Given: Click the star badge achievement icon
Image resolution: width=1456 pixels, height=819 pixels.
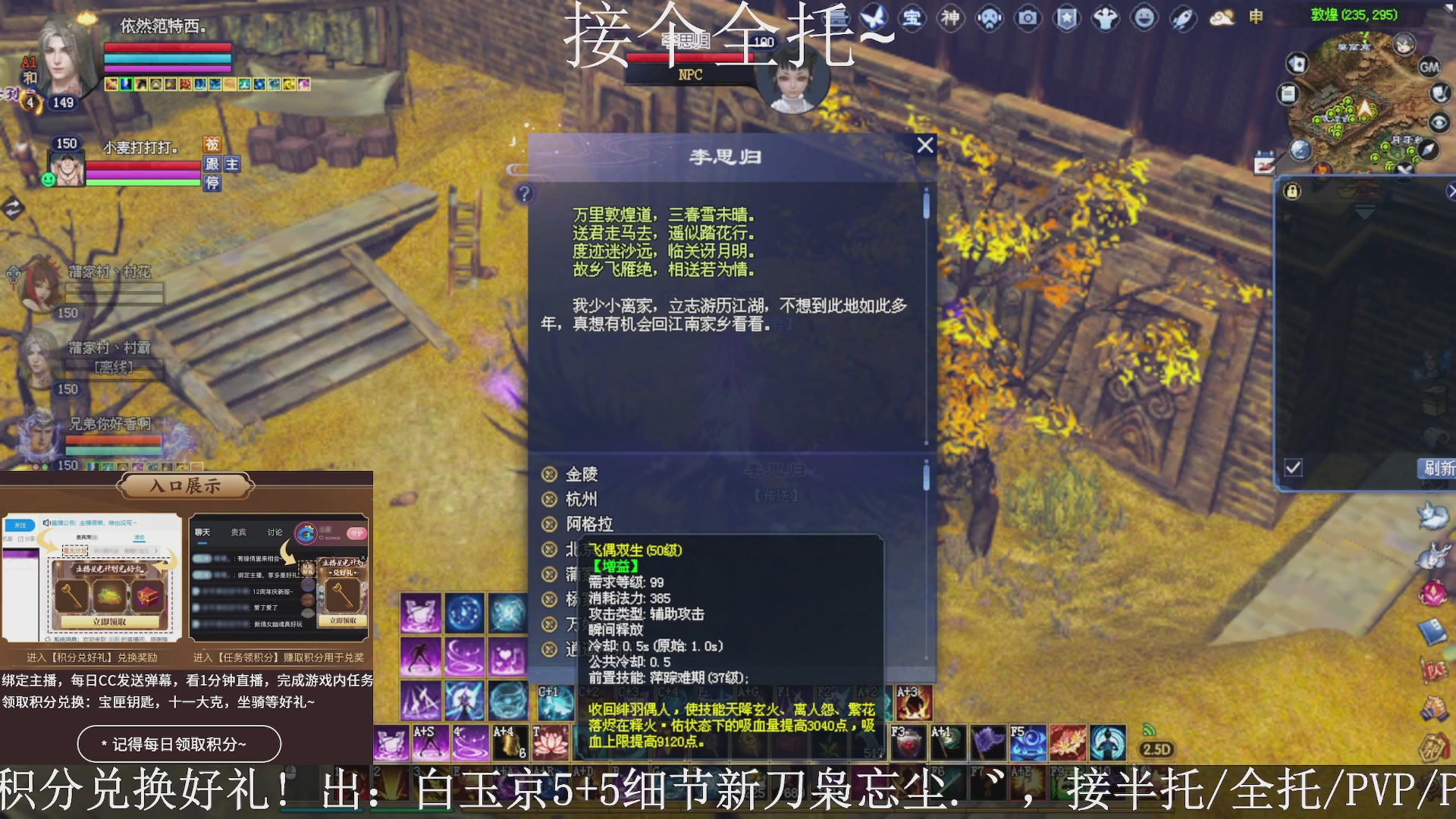Looking at the screenshot, I should [x=1066, y=19].
